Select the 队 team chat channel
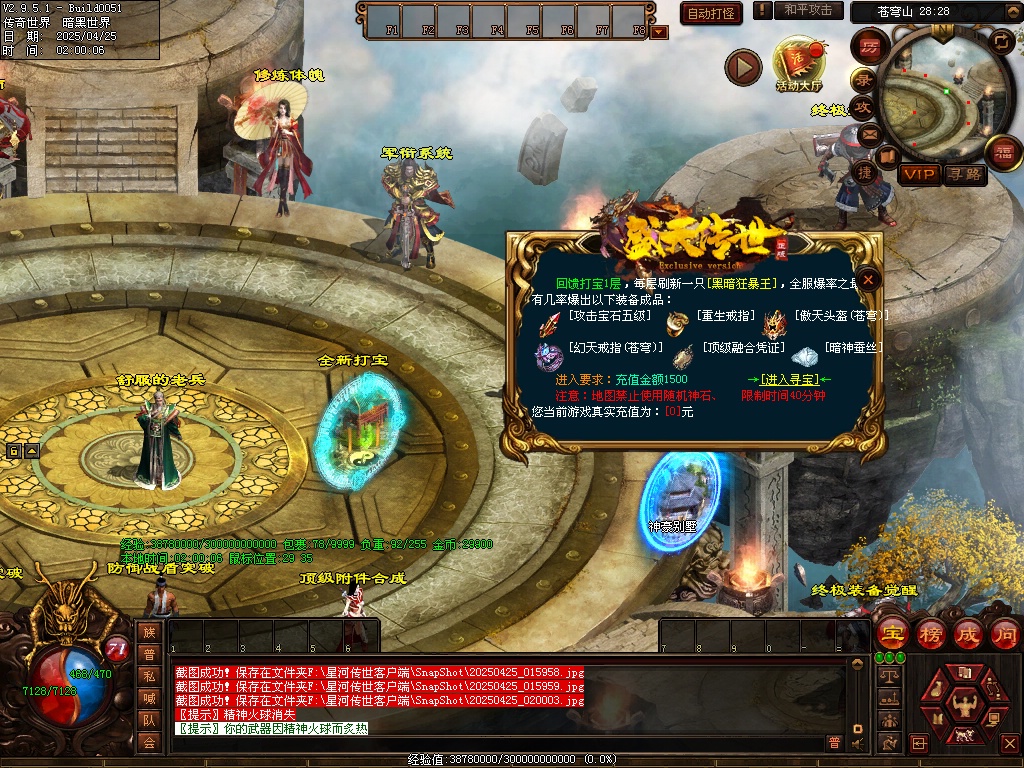The image size is (1024, 768). (149, 720)
